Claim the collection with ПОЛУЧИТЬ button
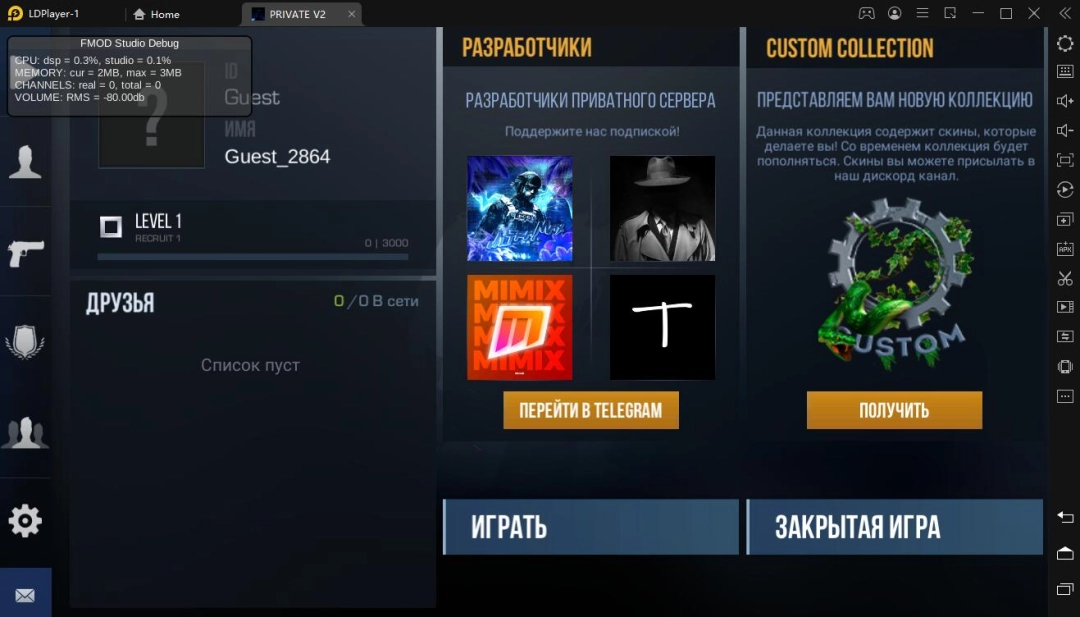Screen dimensions: 1080x617 tap(894, 410)
